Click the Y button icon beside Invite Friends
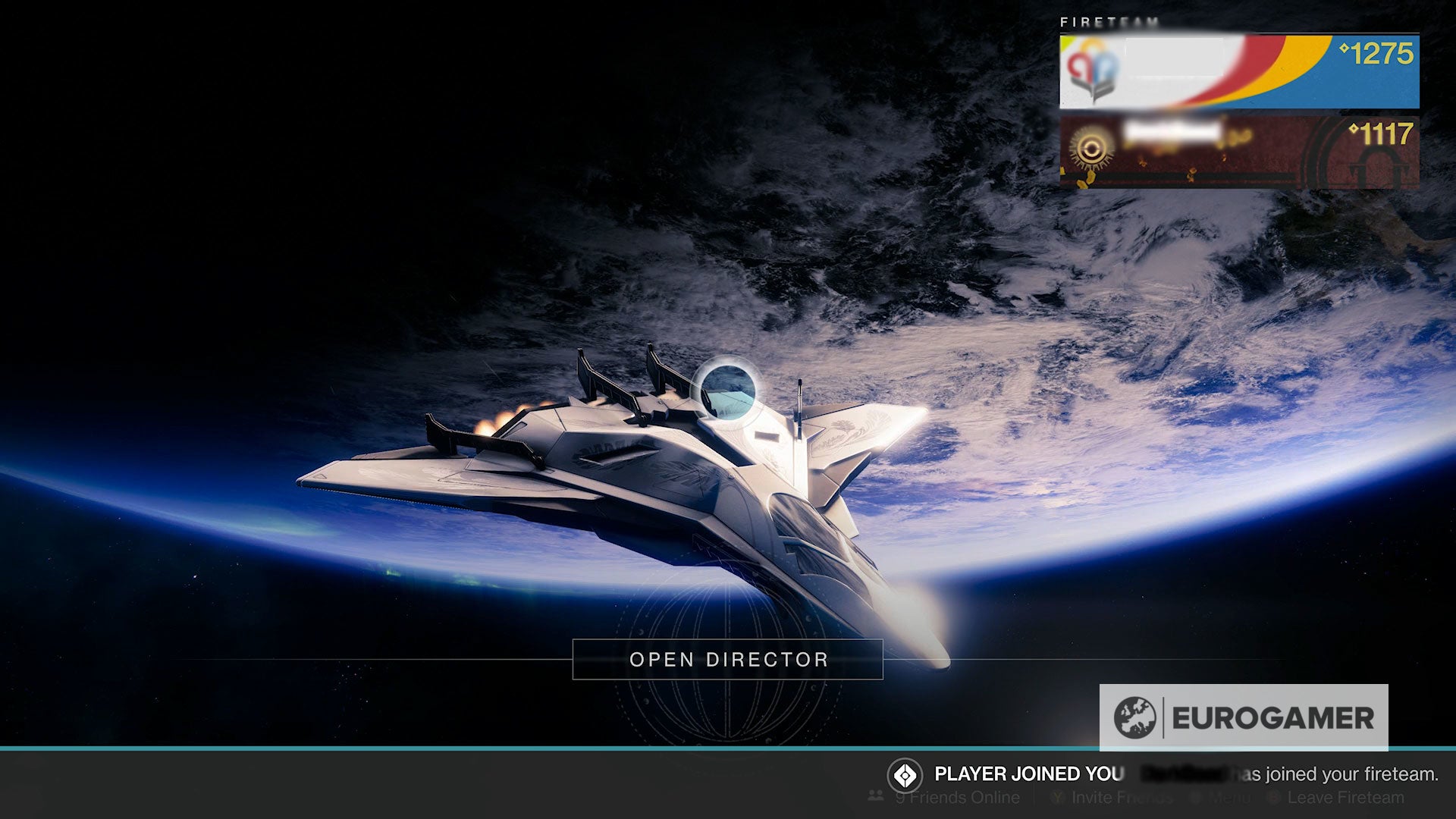The width and height of the screenshot is (1456, 819). [1056, 799]
